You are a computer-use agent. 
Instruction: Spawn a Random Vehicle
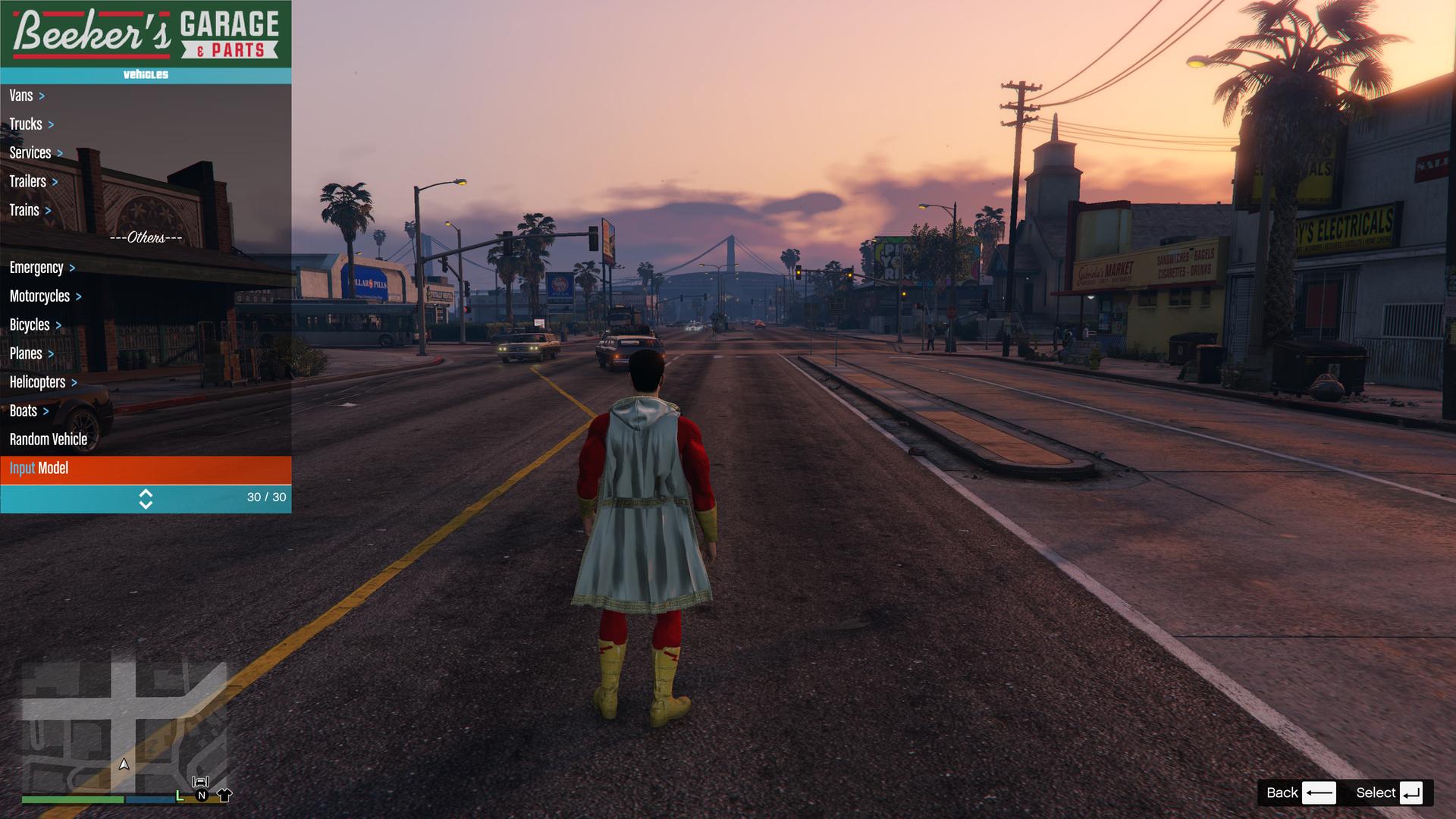click(49, 440)
